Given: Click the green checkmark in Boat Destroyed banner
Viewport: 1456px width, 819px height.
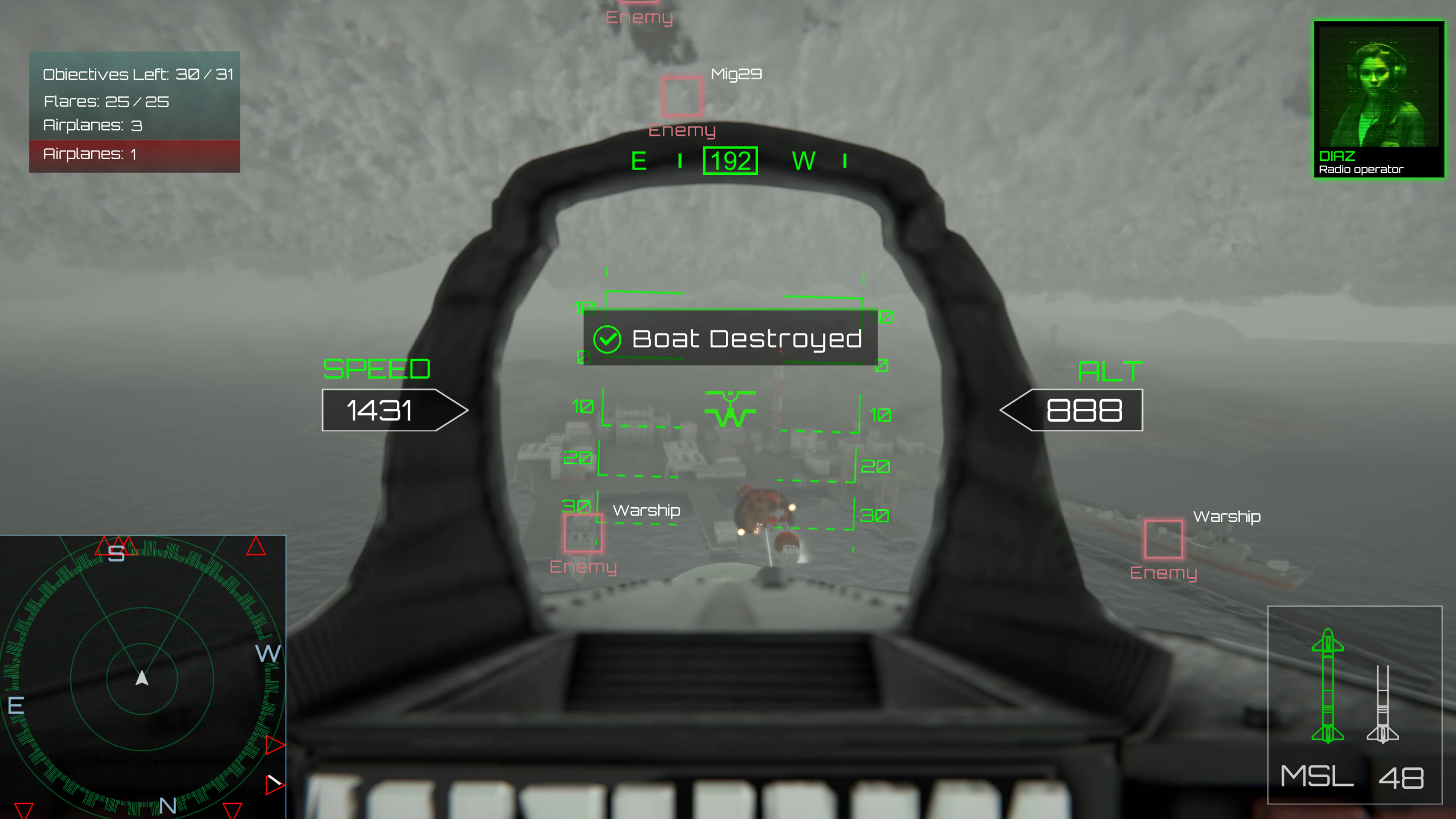Looking at the screenshot, I should (607, 339).
